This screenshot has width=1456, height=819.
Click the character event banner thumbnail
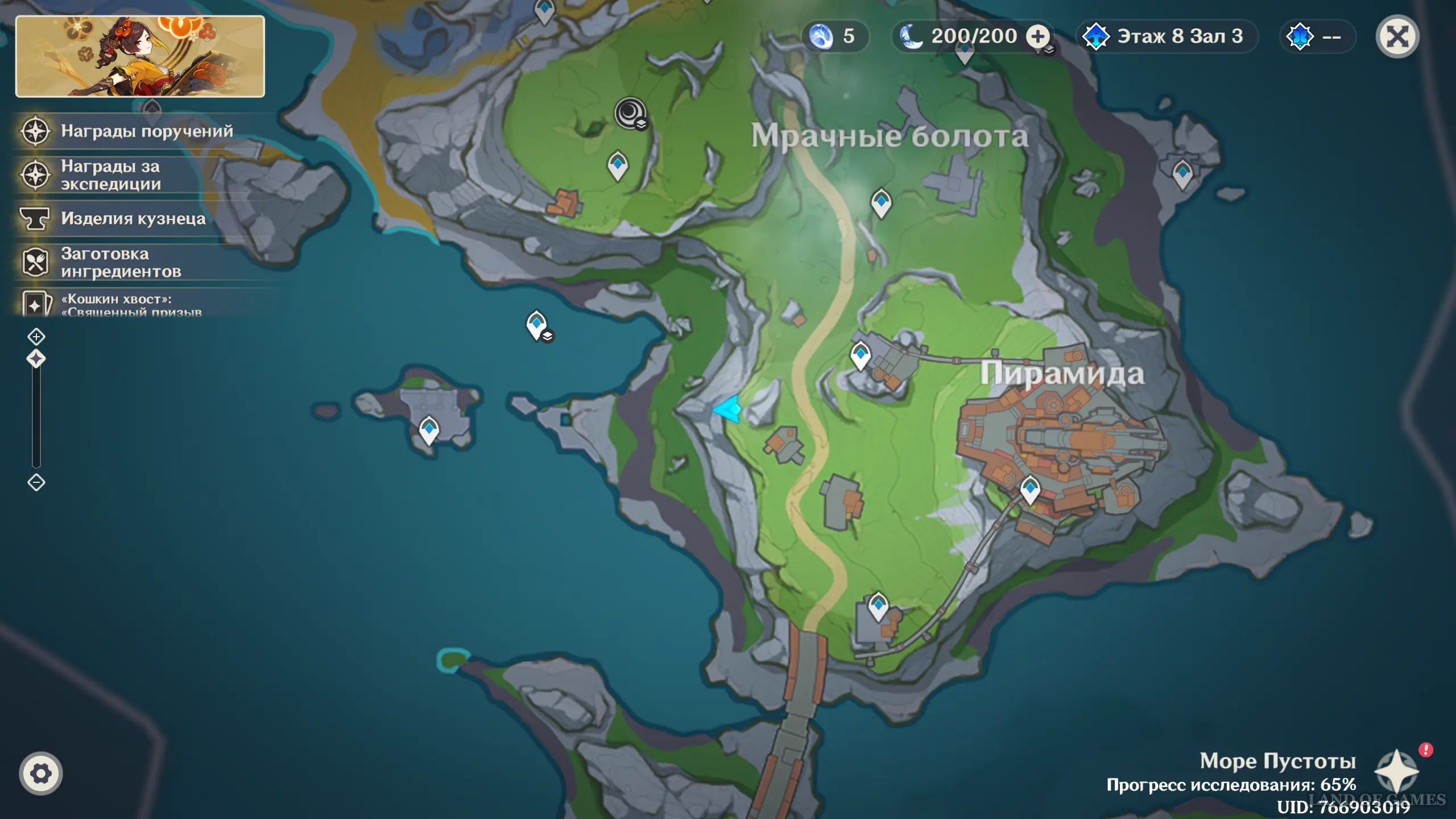tap(140, 56)
